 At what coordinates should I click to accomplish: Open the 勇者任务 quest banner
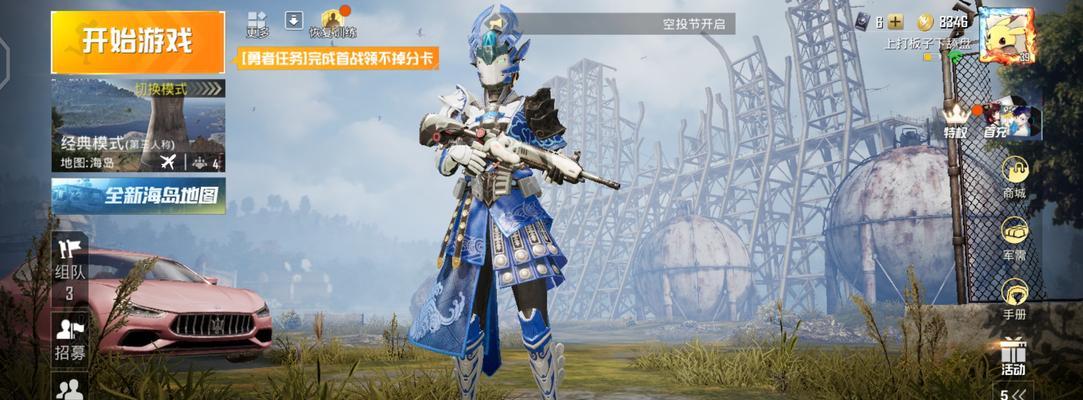pyautogui.click(x=339, y=59)
